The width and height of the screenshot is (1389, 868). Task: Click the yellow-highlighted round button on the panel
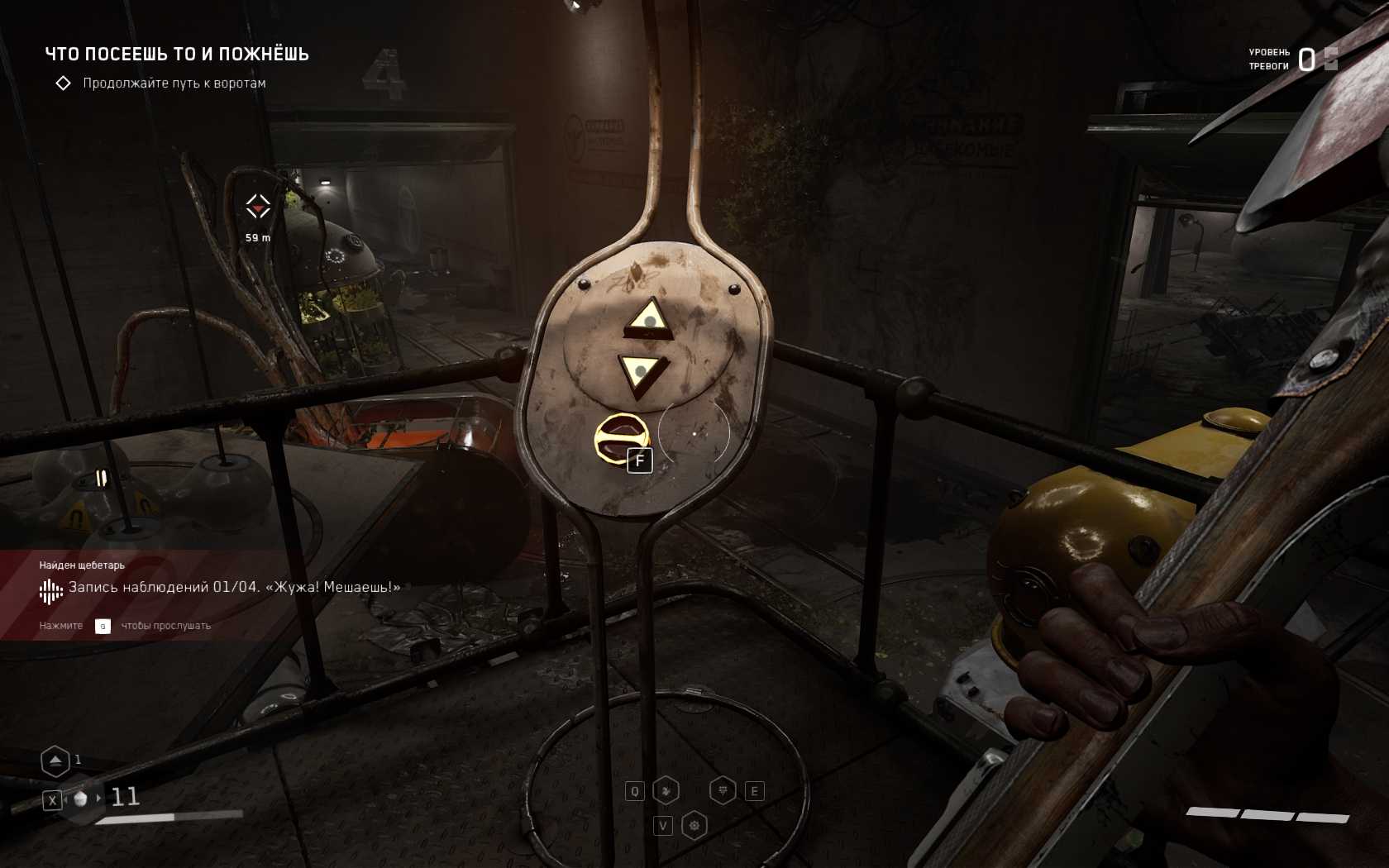621,438
